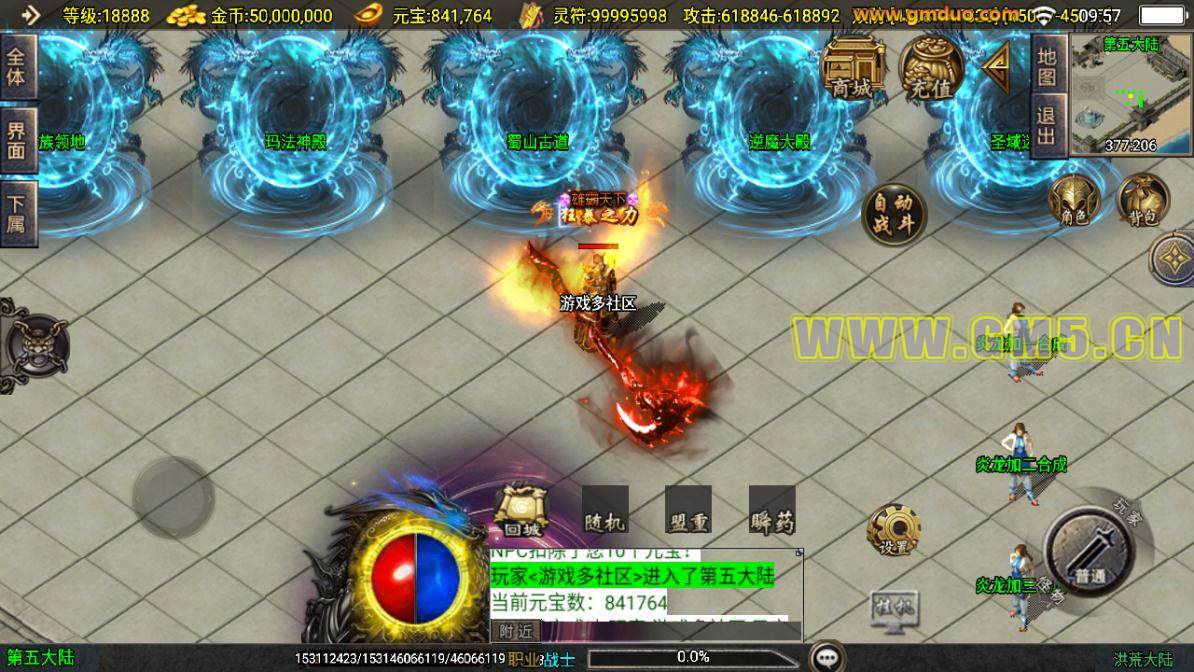Use the 随机 random teleport slot

coord(605,510)
